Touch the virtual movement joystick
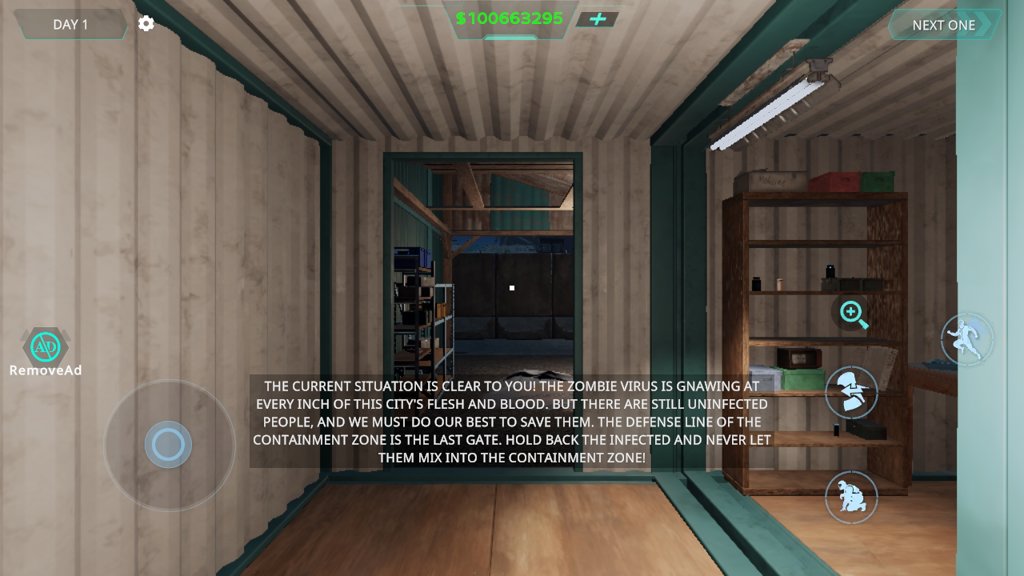Screen dimensions: 1024x576 (x=168, y=444)
